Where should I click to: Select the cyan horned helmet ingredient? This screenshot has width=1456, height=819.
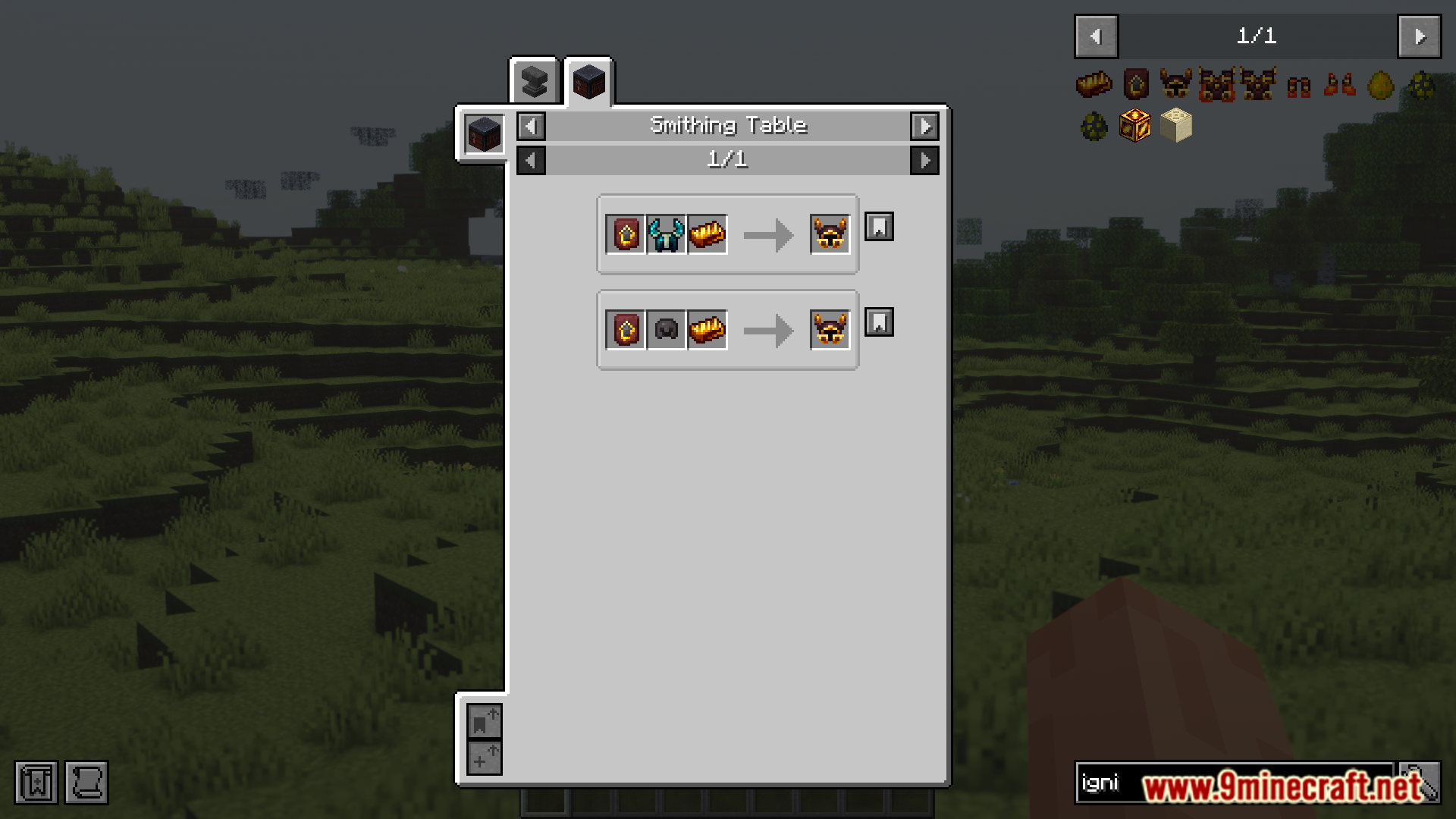pyautogui.click(x=666, y=234)
